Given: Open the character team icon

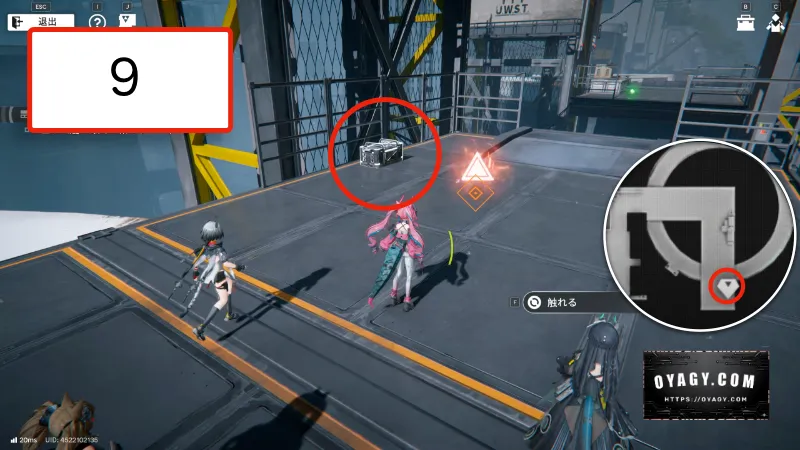Looking at the screenshot, I should [x=776, y=23].
